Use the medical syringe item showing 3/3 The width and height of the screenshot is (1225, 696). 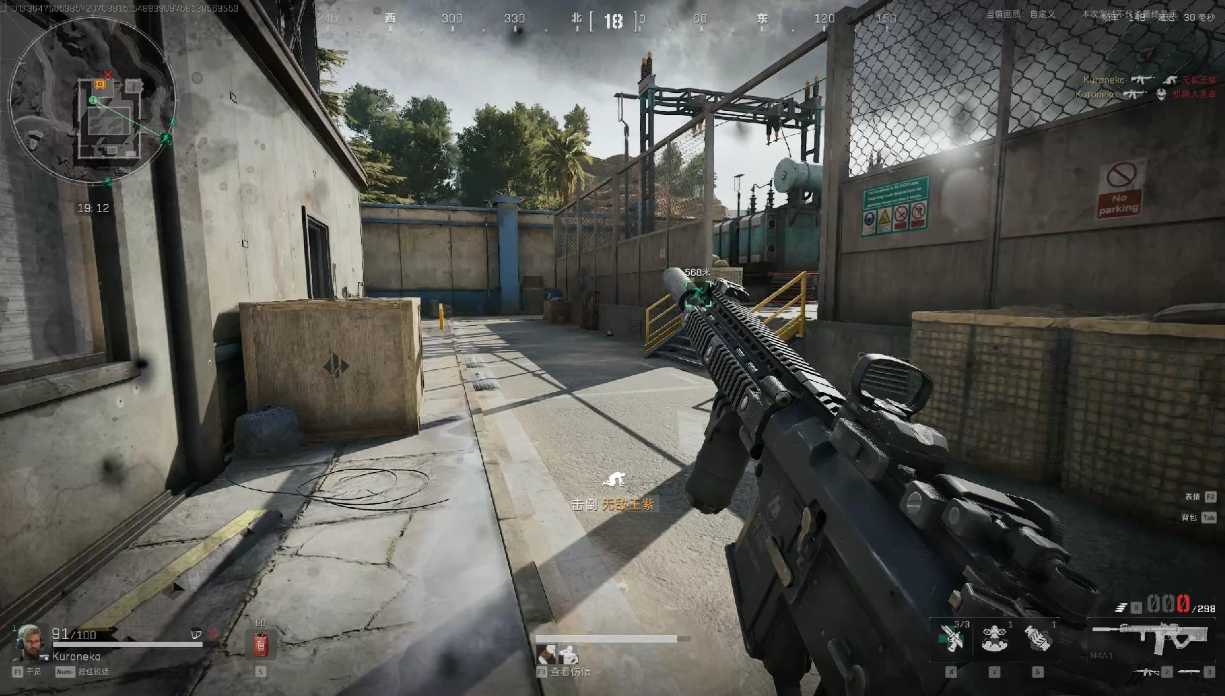coord(952,638)
